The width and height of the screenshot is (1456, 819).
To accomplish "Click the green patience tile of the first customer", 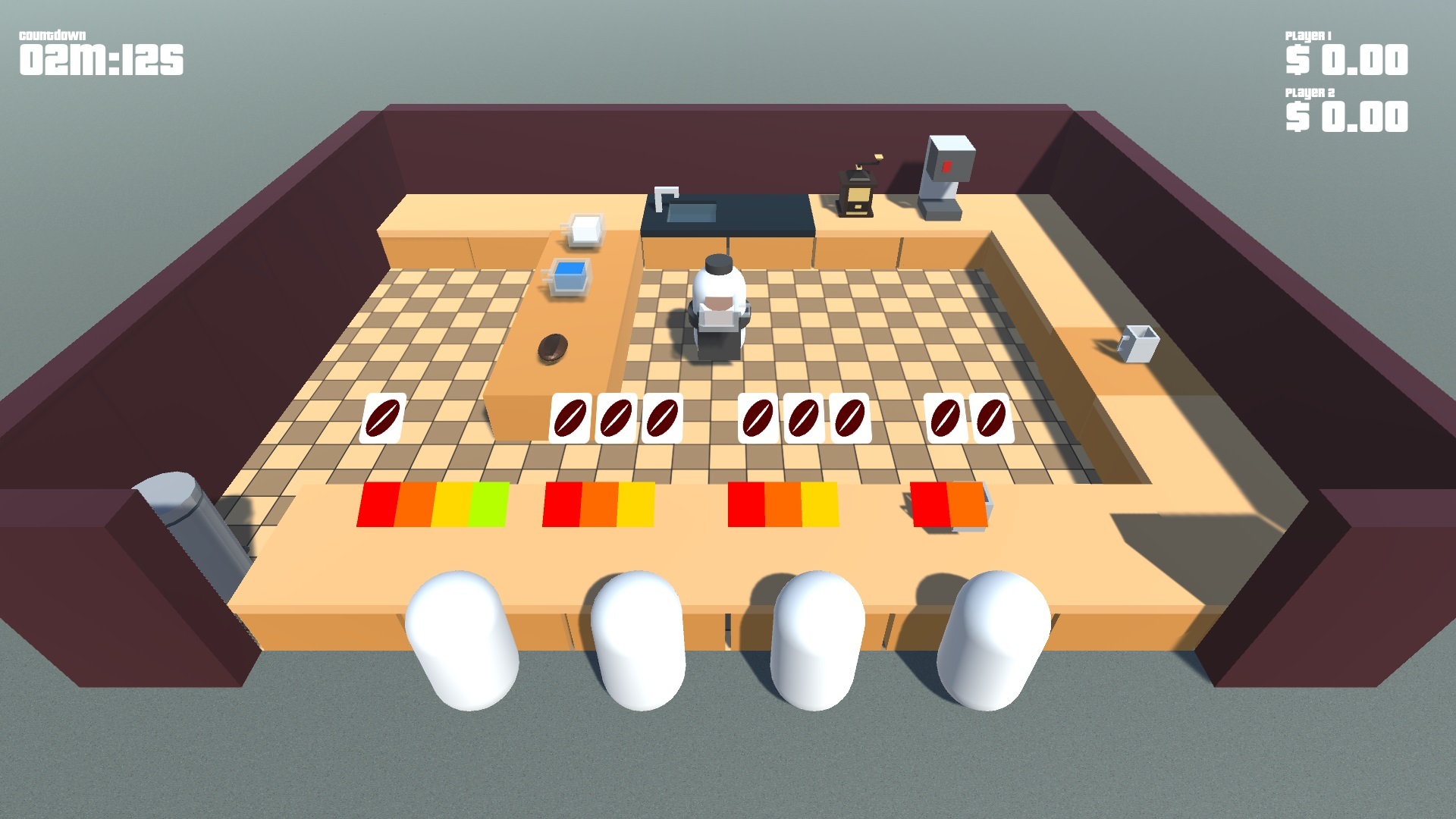I will (489, 504).
